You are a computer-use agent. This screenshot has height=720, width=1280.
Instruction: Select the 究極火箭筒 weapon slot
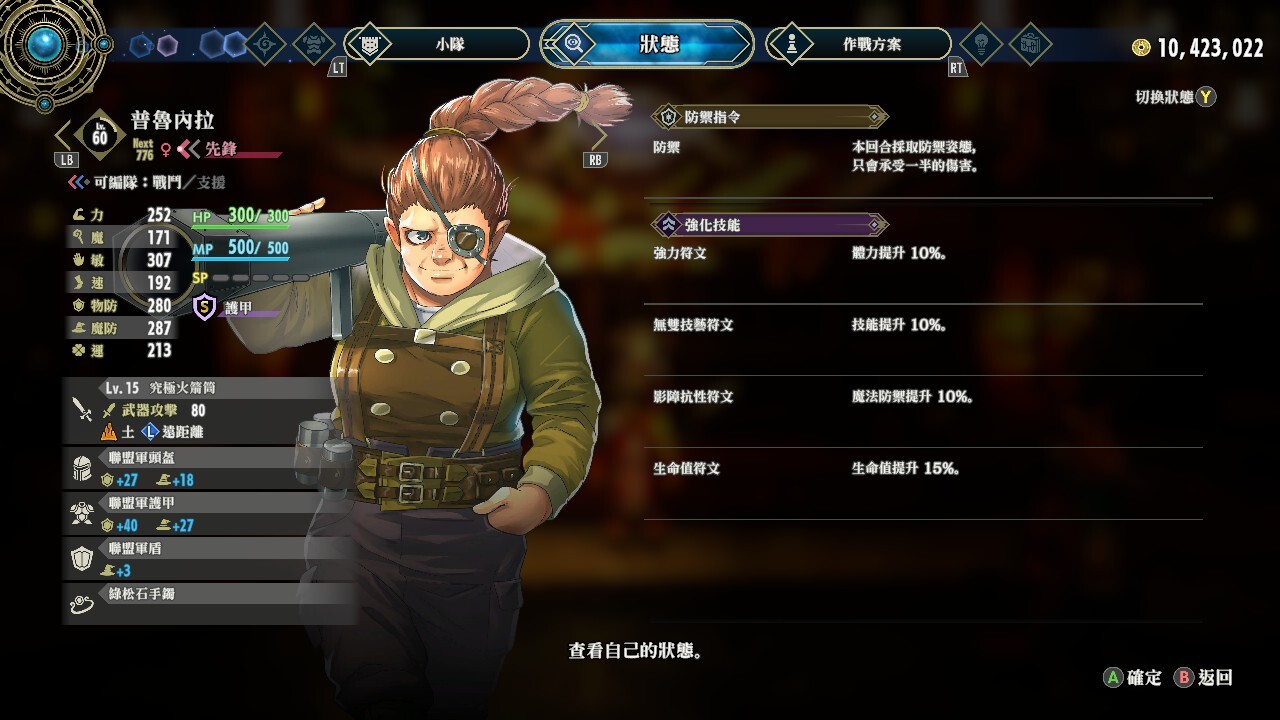coord(200,409)
